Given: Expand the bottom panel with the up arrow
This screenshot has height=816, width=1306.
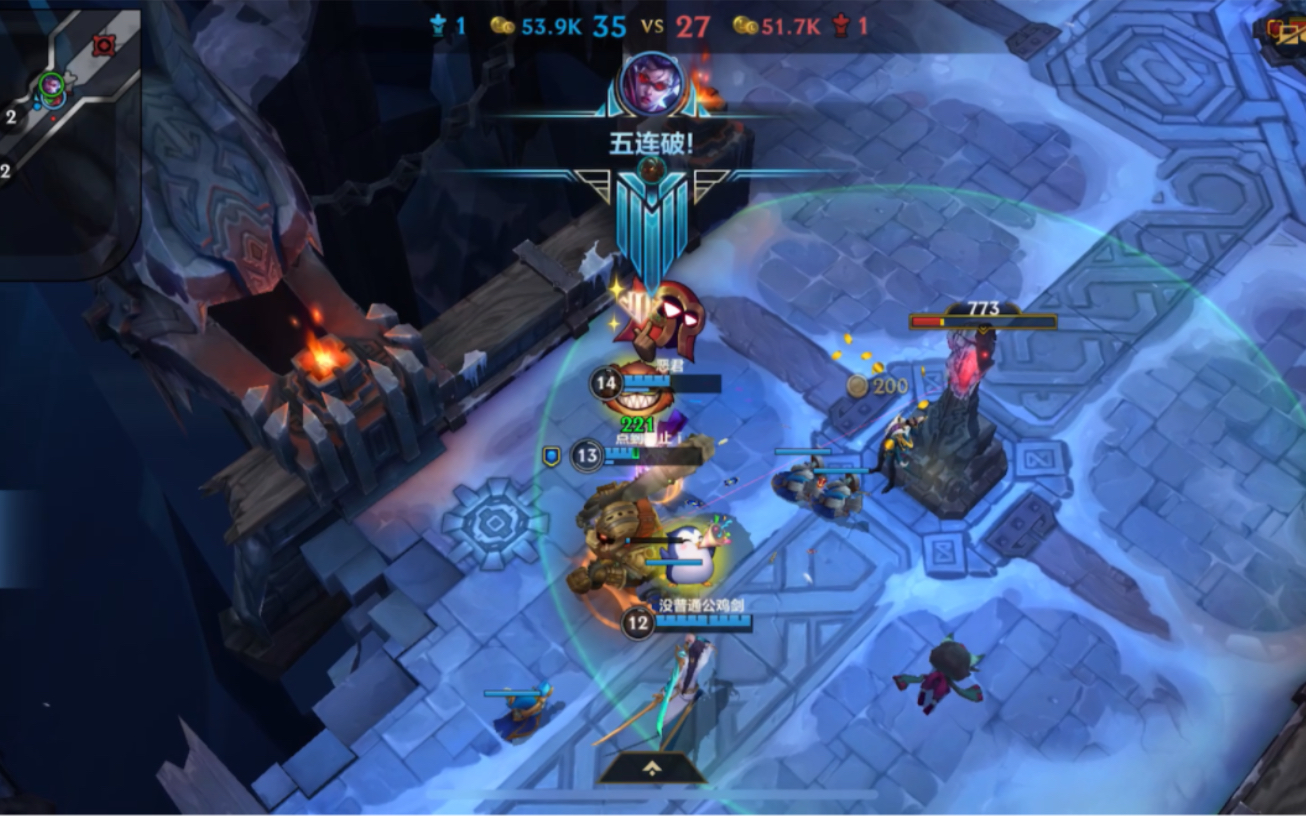Looking at the screenshot, I should tap(652, 768).
